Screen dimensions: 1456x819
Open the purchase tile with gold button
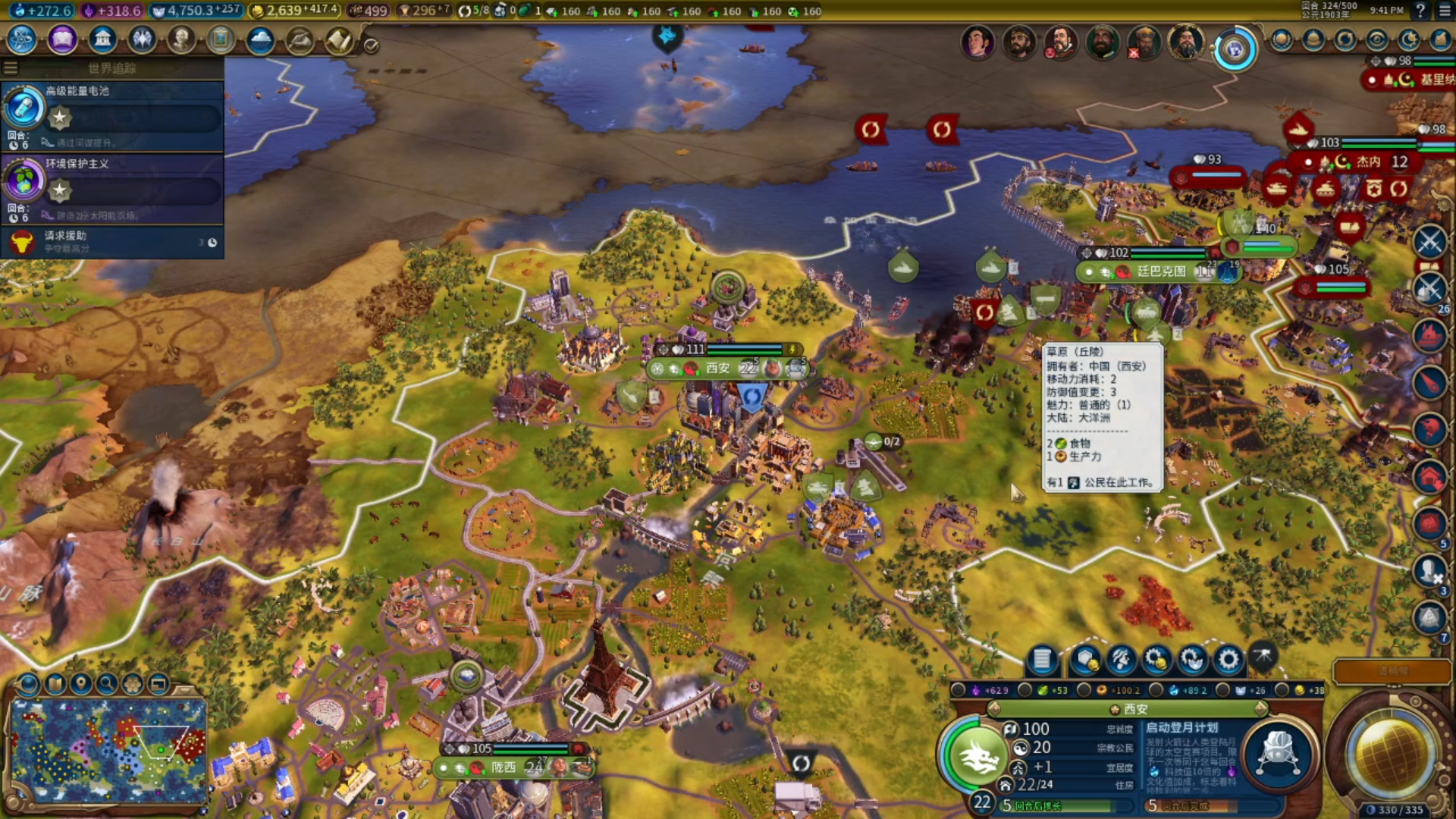point(1084,661)
